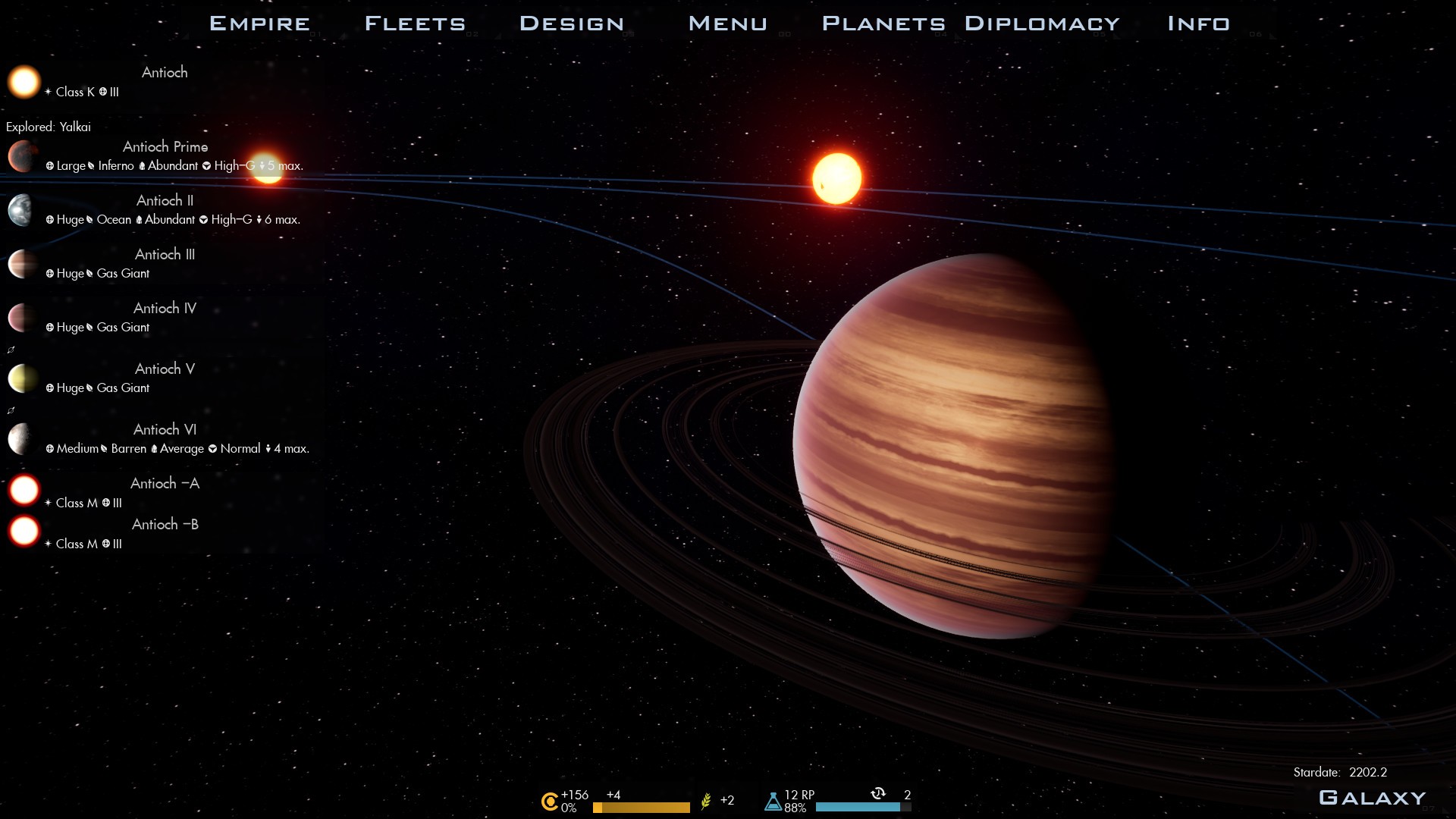This screenshot has width=1456, height=819.
Task: Pick Antioch IV from the planet list
Action: (x=165, y=309)
